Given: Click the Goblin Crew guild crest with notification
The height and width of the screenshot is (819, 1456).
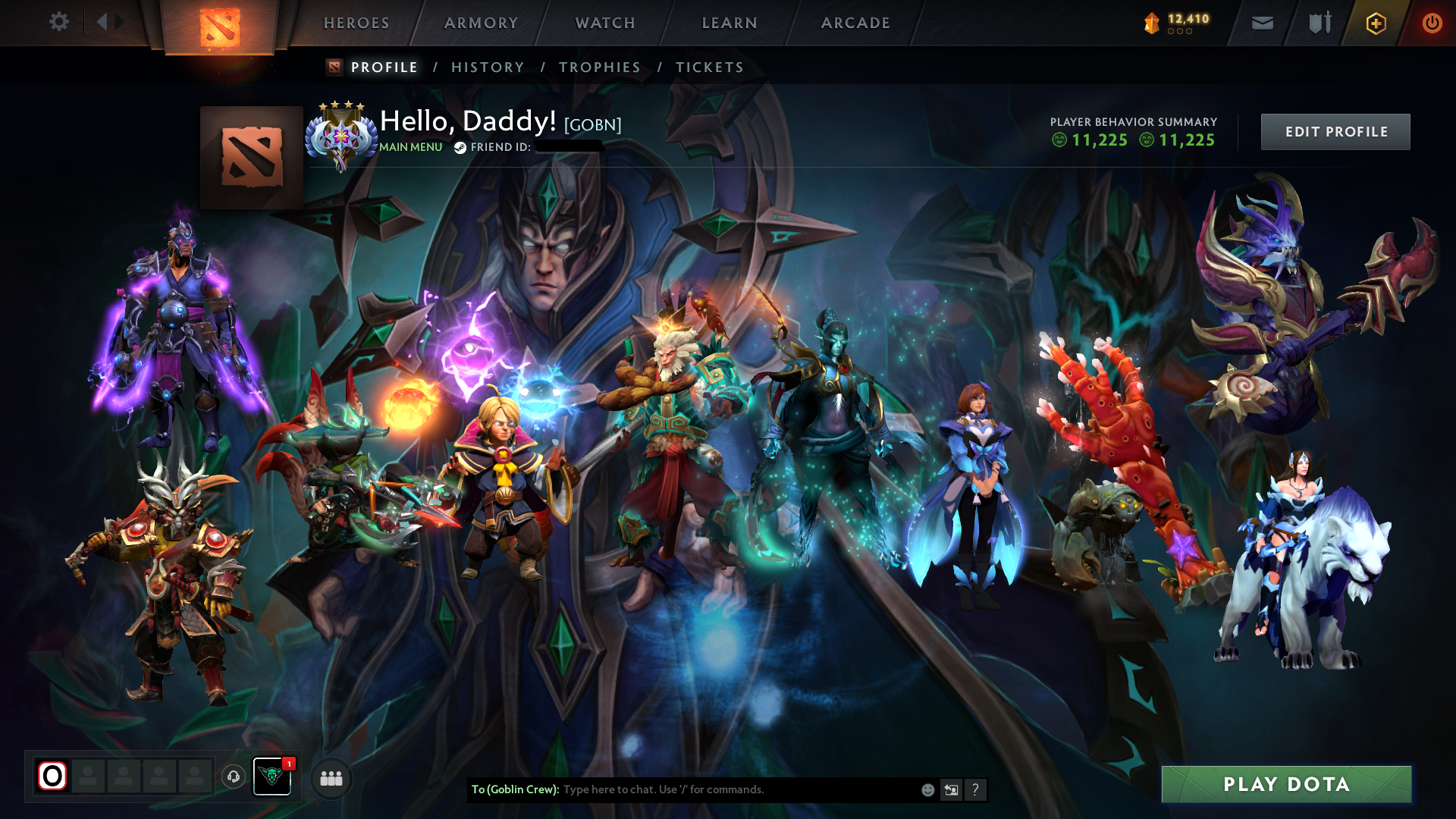Looking at the screenshot, I should tap(271, 777).
